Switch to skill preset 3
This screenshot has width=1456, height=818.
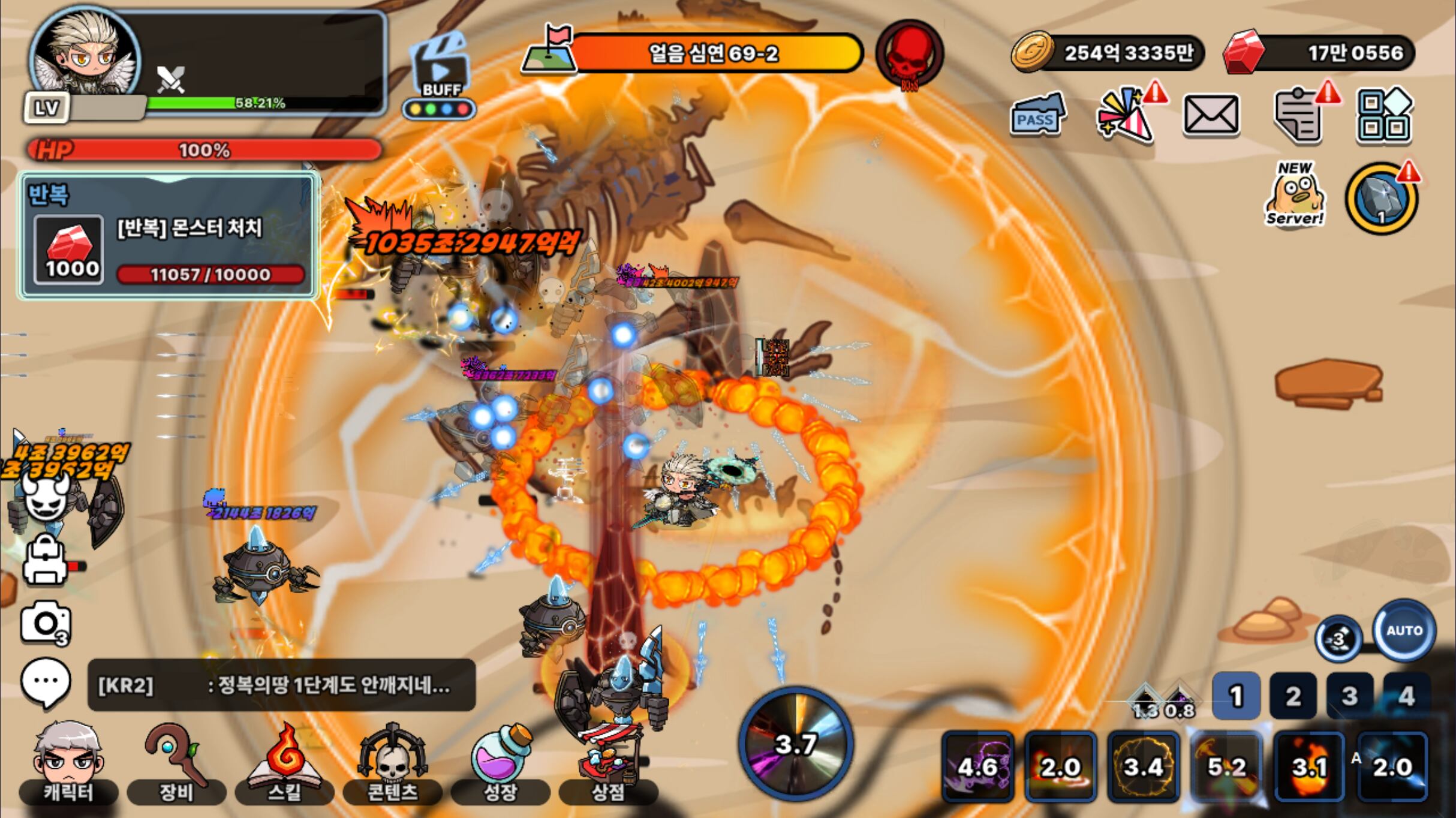pyautogui.click(x=1349, y=696)
